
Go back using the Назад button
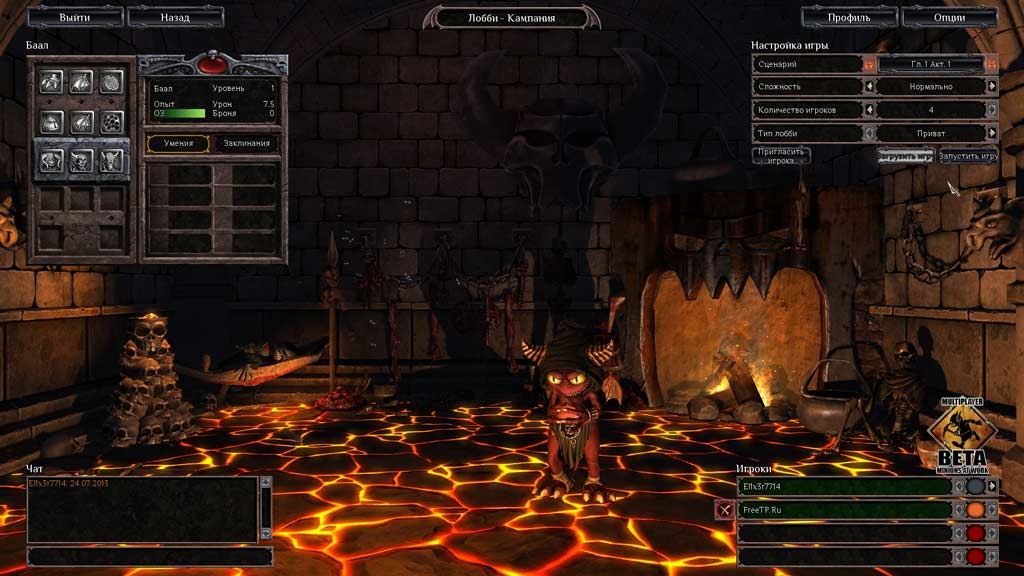click(x=175, y=17)
